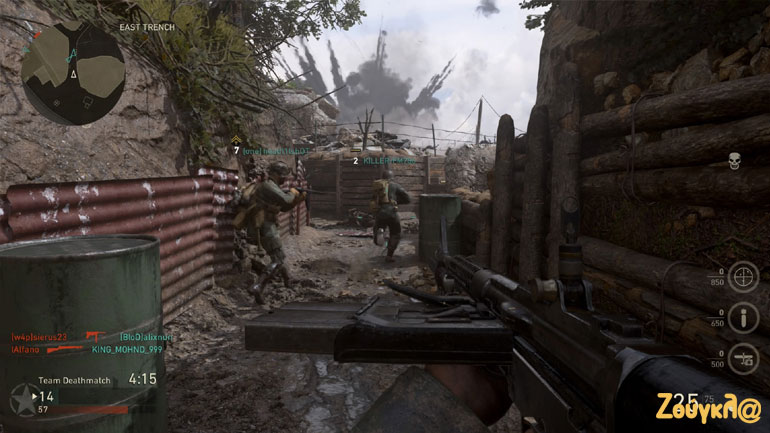
Task: Open the Zougla watermark logo
Action: 708,407
